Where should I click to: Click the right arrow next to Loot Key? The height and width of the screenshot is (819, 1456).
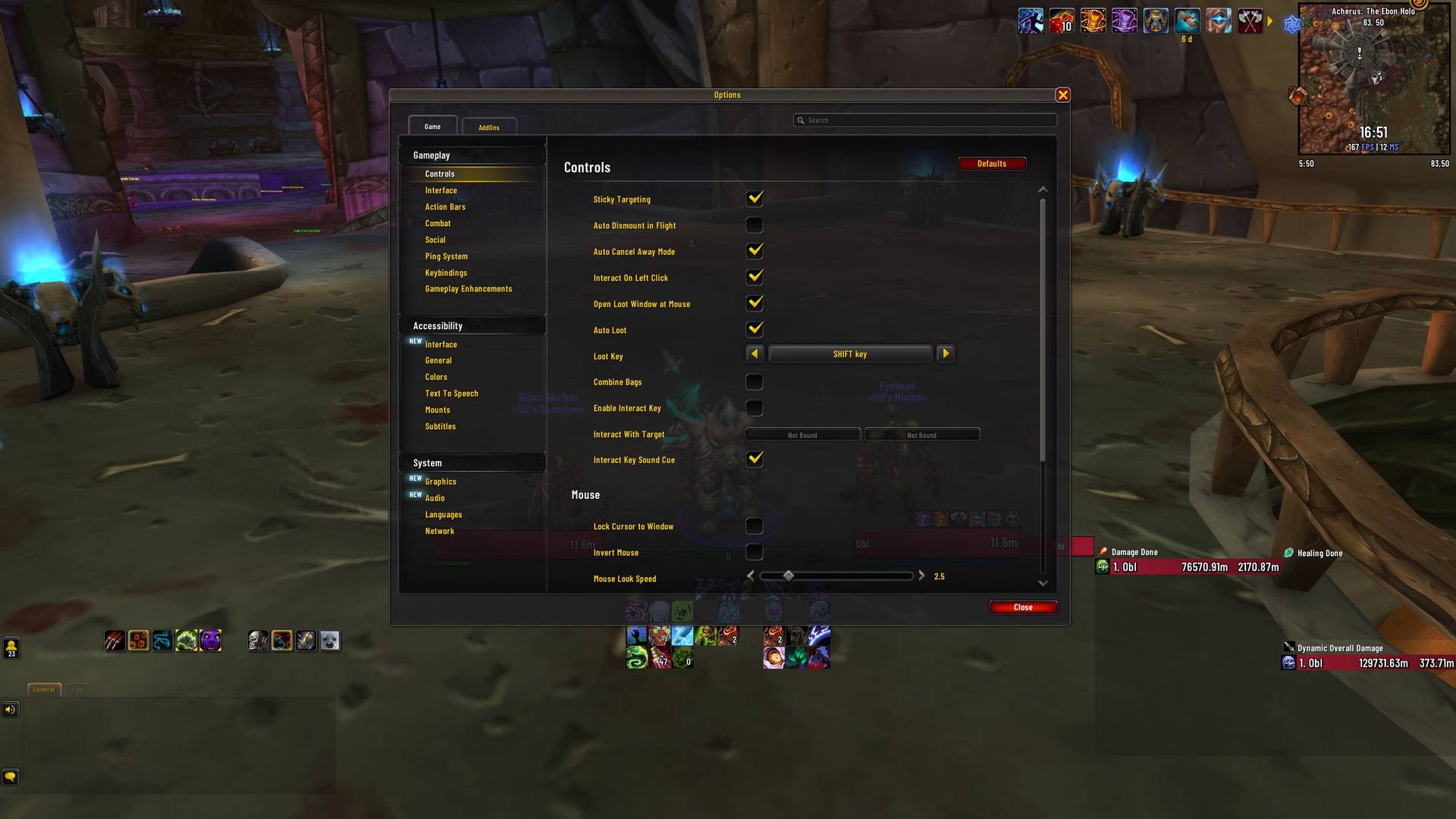pos(945,353)
